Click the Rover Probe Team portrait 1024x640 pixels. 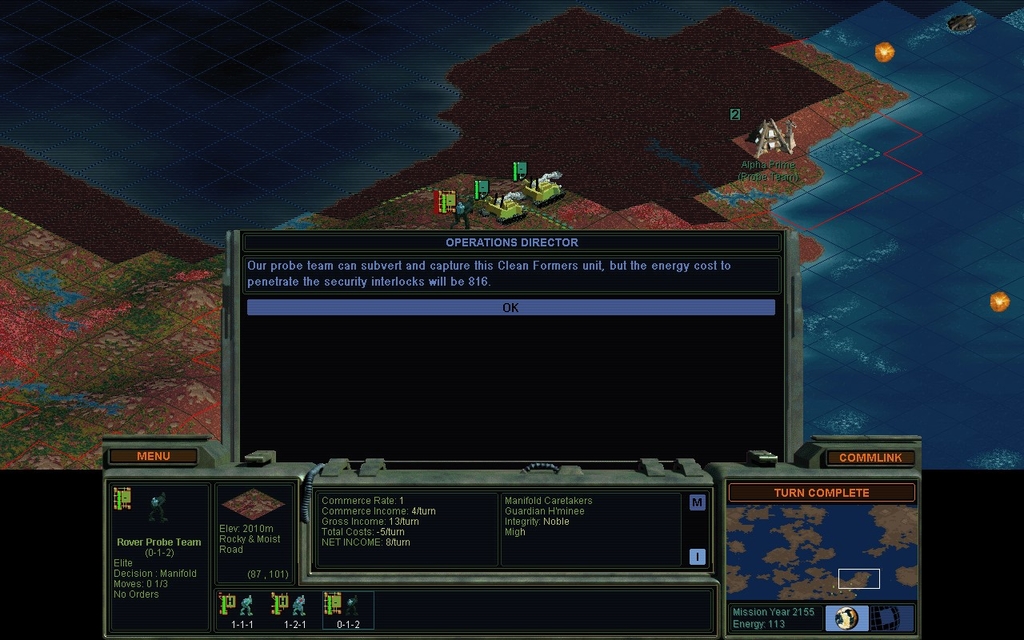click(x=157, y=507)
